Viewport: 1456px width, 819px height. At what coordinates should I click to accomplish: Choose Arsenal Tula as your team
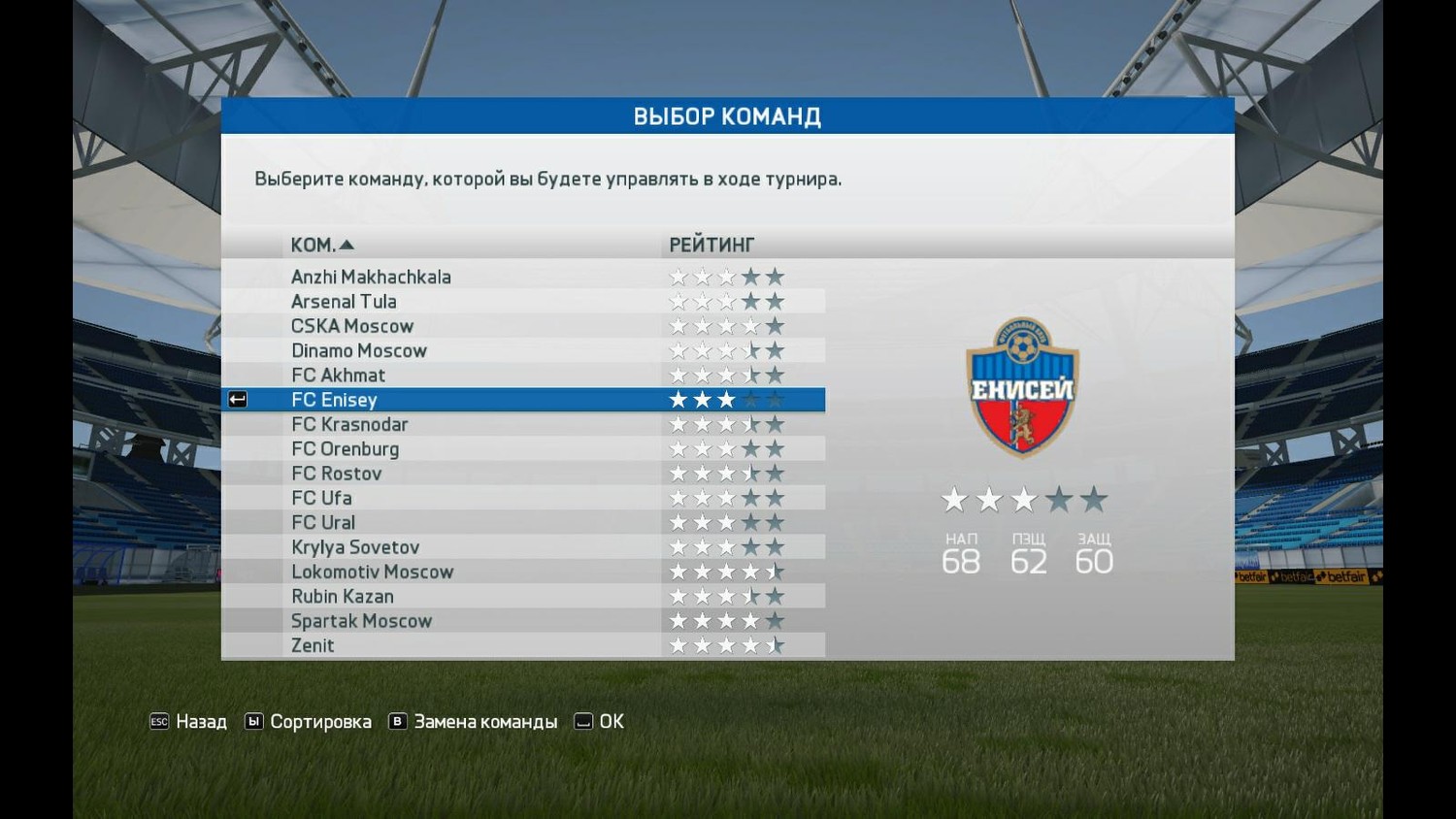344,302
